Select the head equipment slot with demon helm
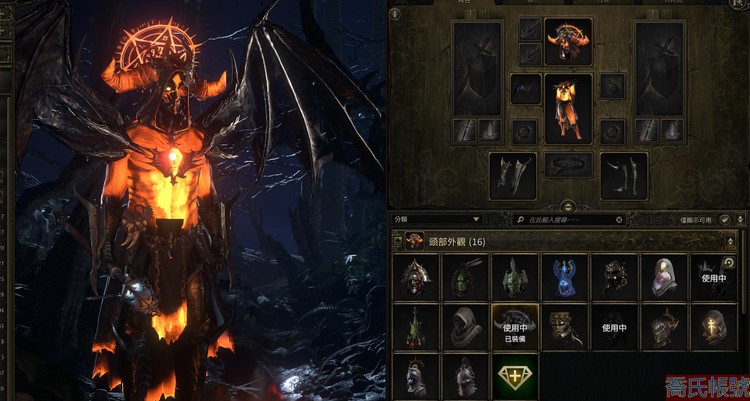 [x=568, y=42]
